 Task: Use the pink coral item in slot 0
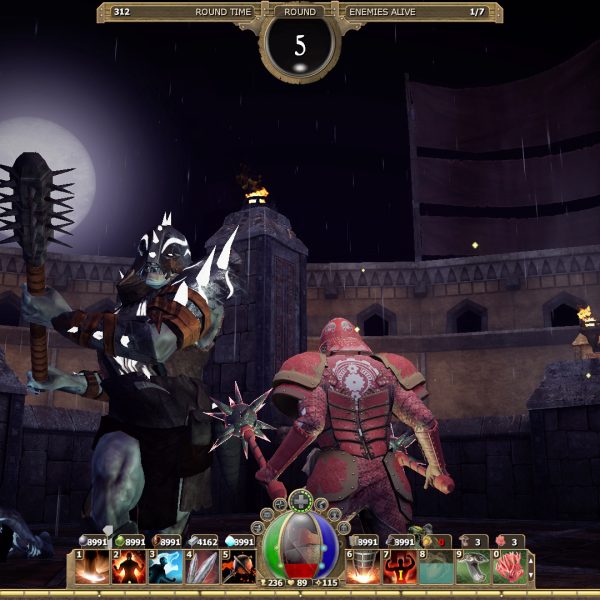tap(508, 567)
